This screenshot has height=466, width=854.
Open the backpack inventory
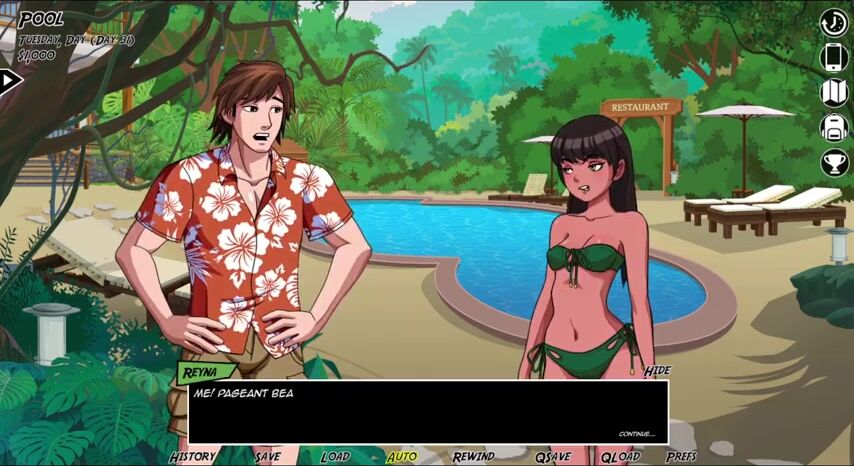(834, 127)
